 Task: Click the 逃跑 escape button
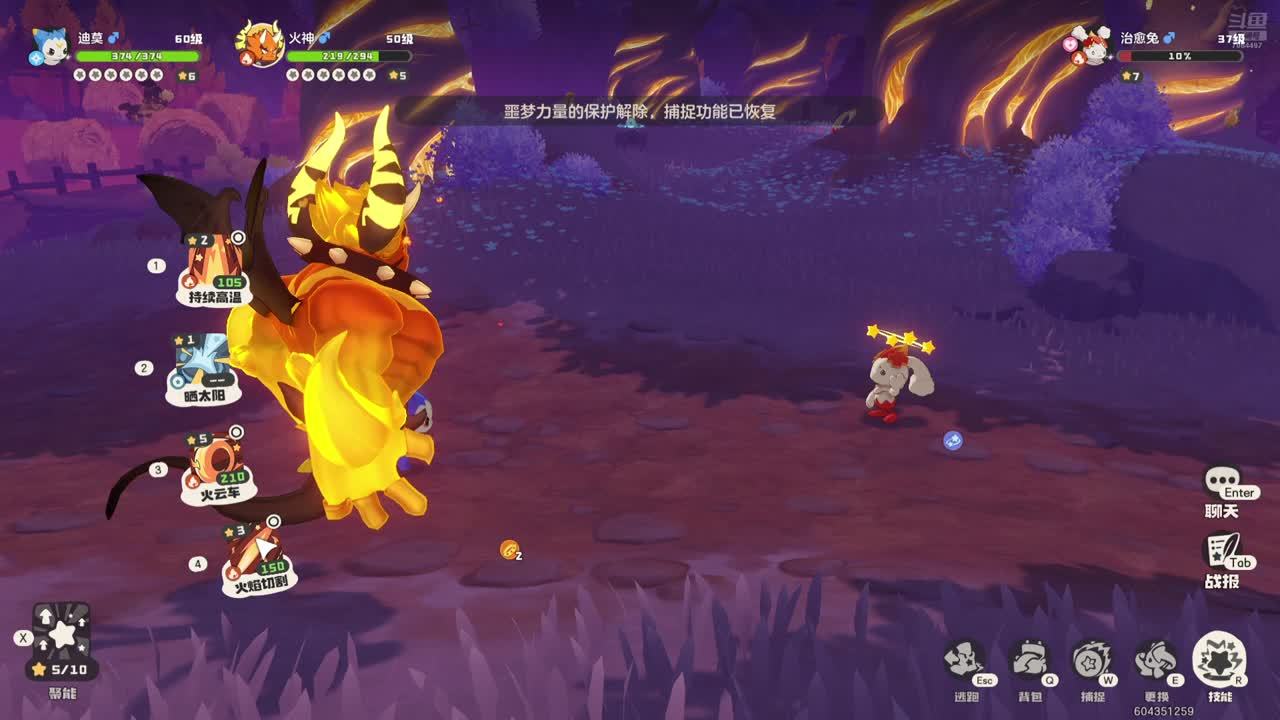pyautogui.click(x=965, y=661)
